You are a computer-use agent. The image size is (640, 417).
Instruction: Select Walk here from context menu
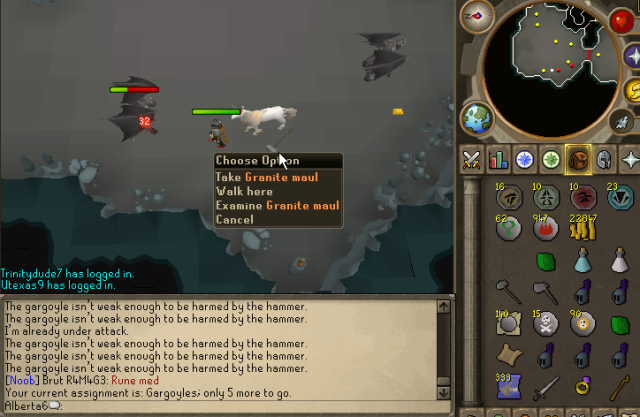(243, 191)
